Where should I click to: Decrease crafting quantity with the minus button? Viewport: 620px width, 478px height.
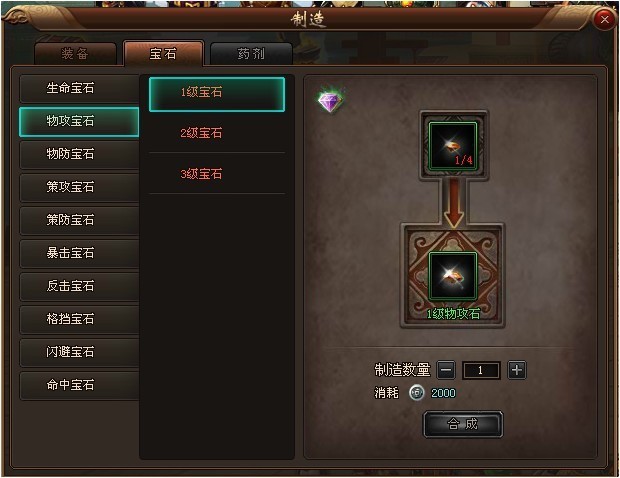tap(446, 370)
